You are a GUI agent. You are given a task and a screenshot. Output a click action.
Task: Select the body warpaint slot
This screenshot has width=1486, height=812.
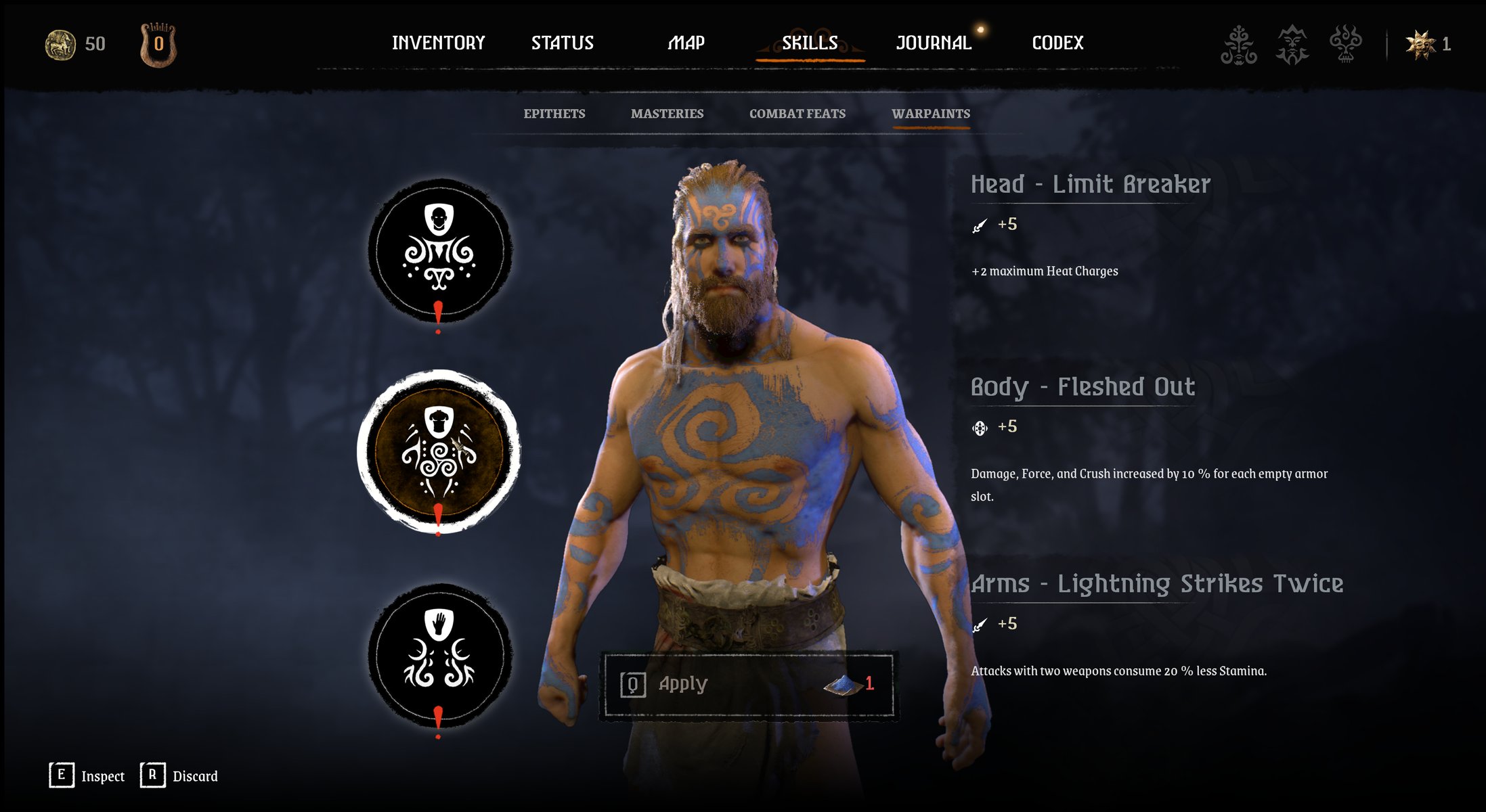439,451
